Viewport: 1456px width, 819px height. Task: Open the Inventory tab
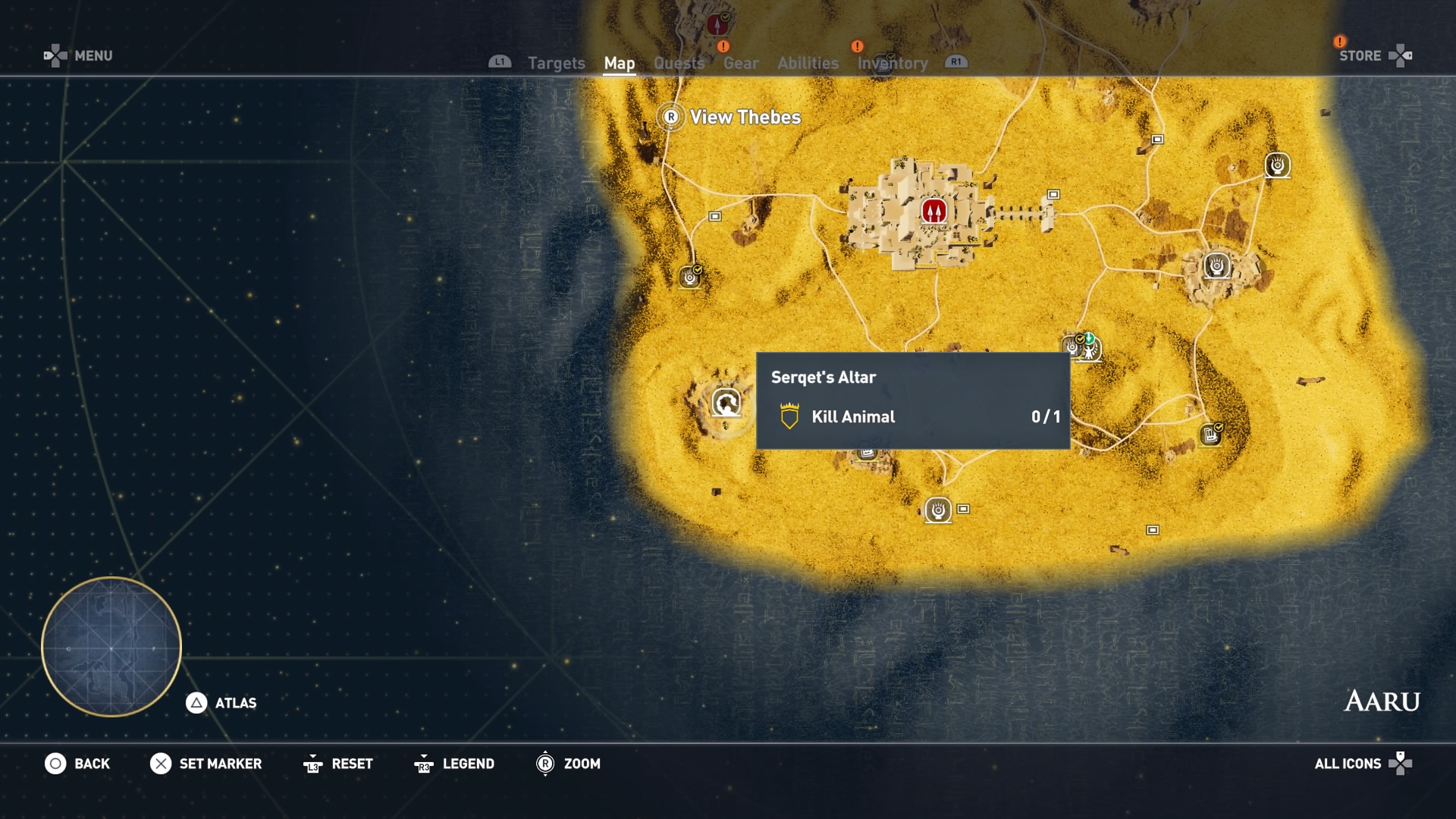click(892, 64)
